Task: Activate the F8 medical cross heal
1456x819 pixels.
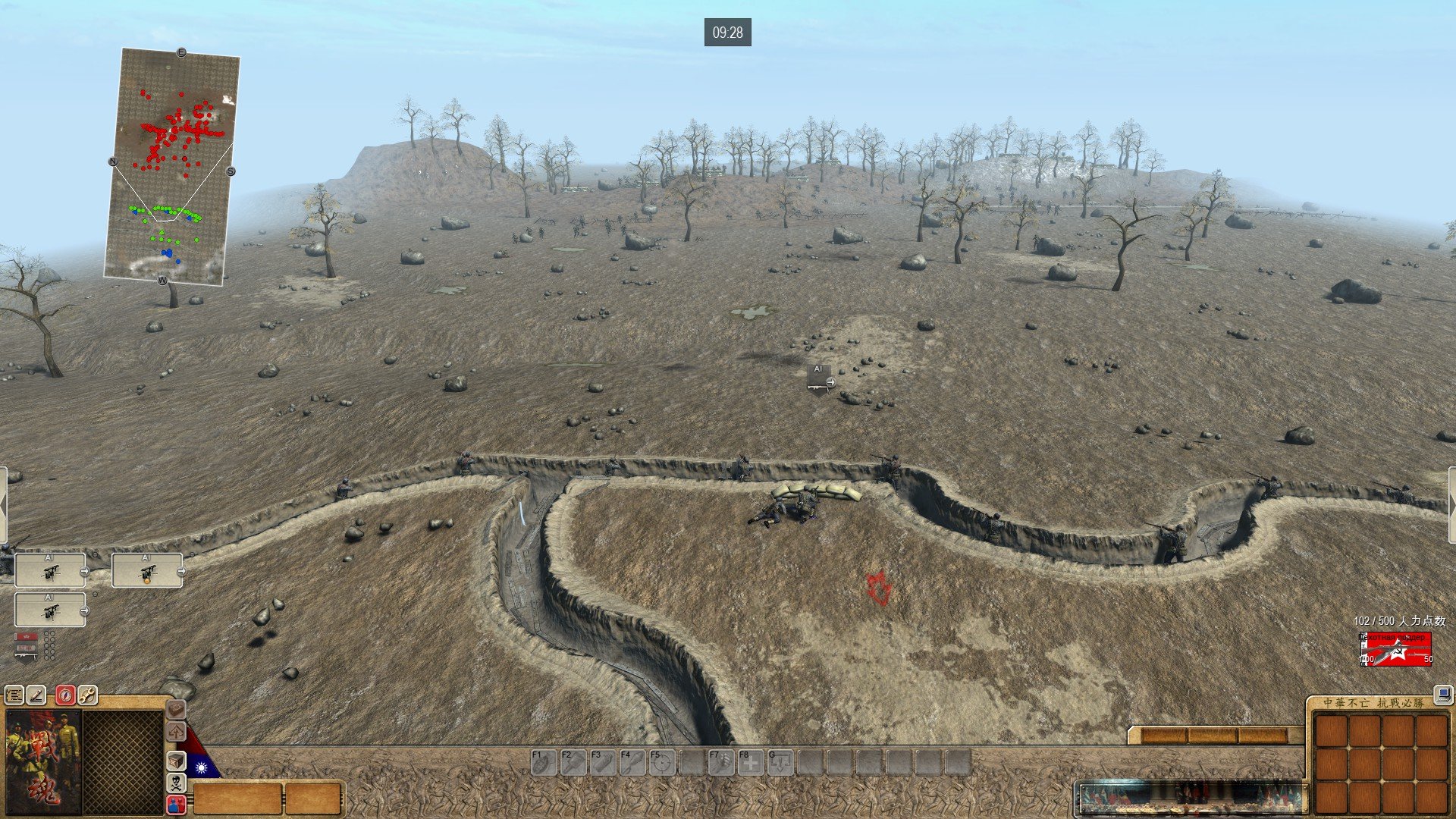Action: 750,762
